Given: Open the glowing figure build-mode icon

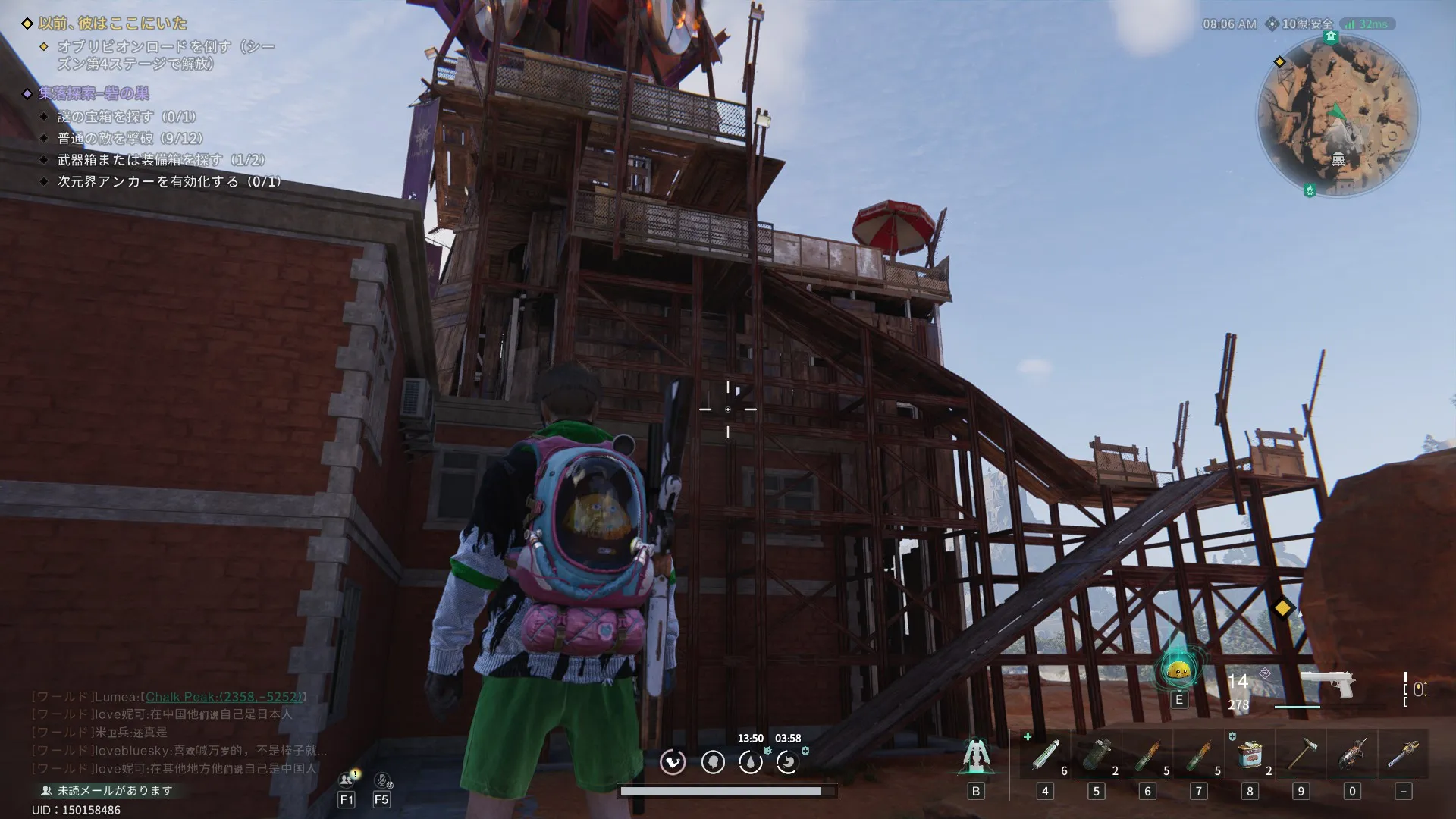Looking at the screenshot, I should click(x=975, y=755).
